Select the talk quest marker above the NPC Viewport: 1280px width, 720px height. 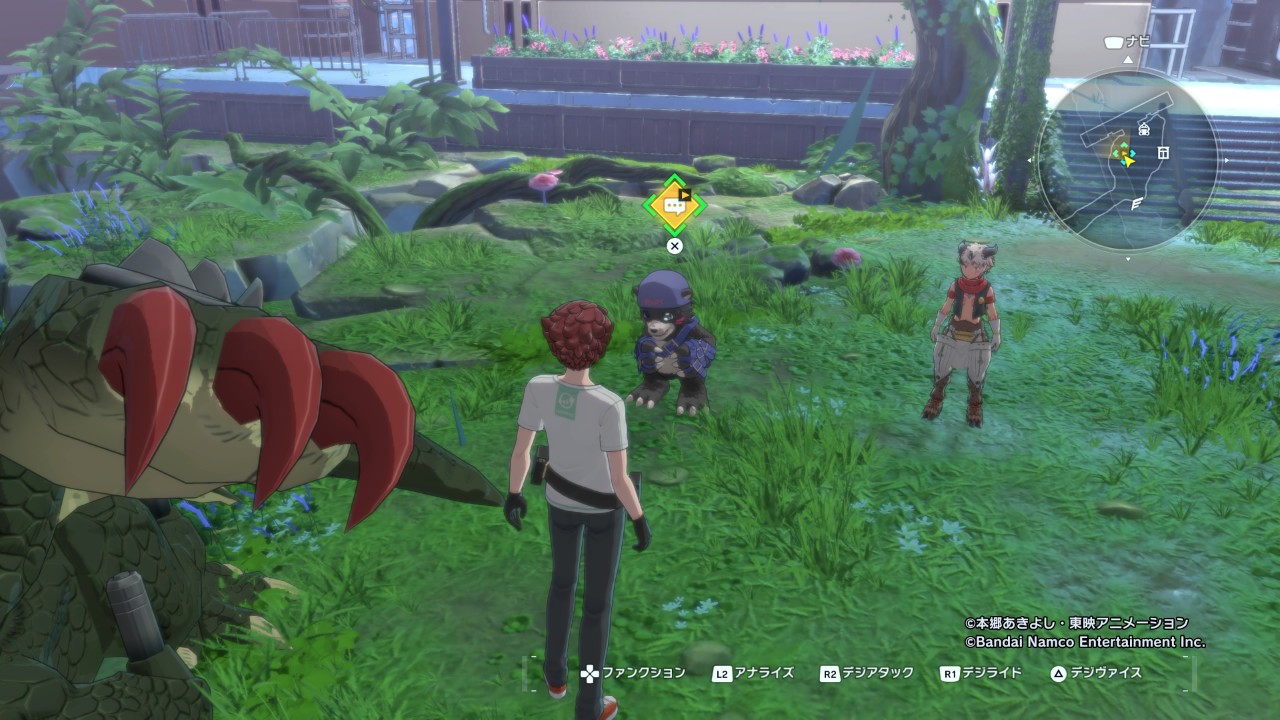[x=675, y=205]
